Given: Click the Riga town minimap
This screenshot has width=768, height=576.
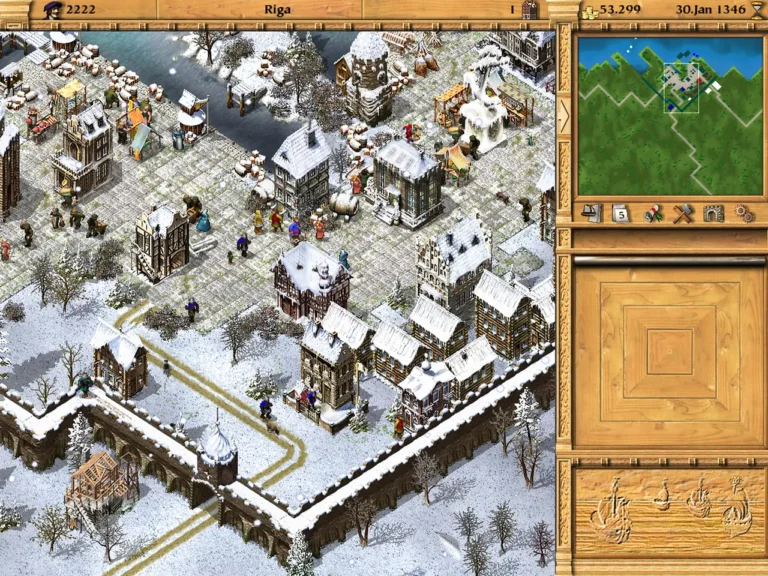Looking at the screenshot, I should [669, 116].
